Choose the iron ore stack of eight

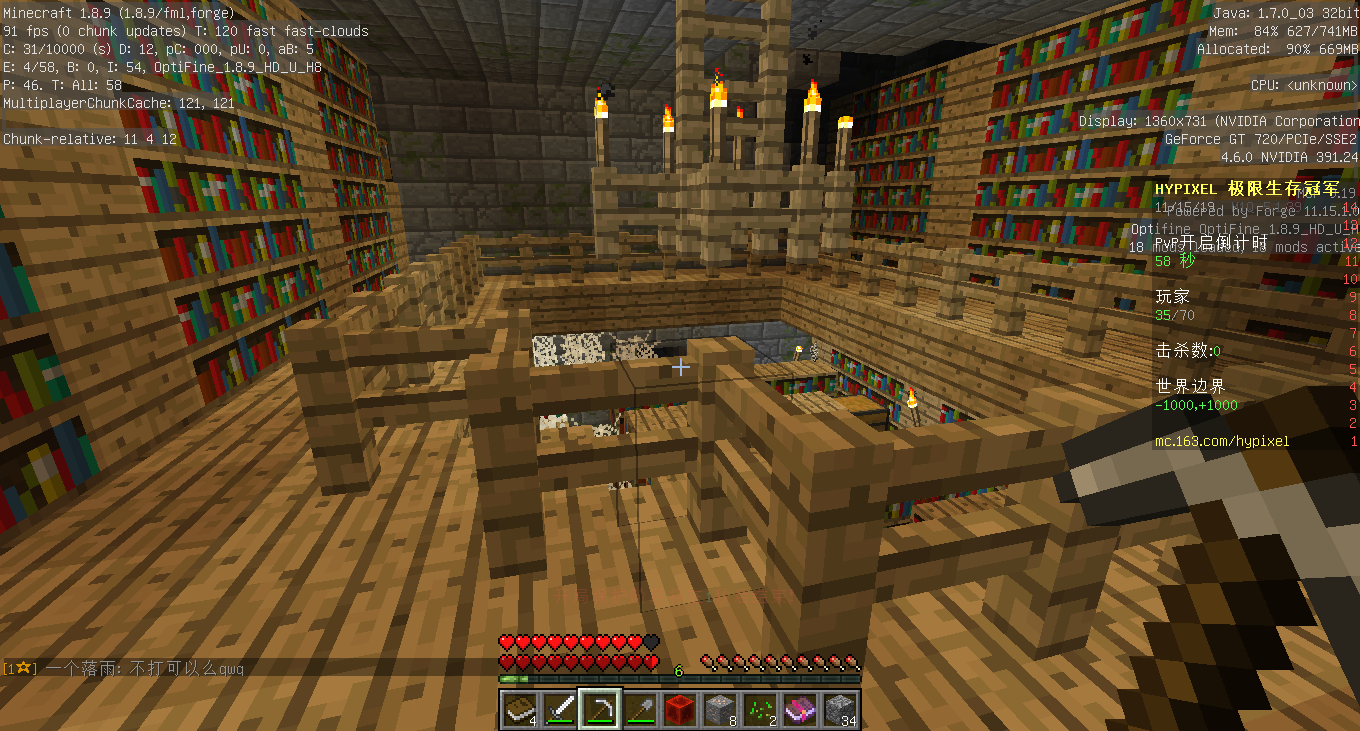(x=720, y=709)
